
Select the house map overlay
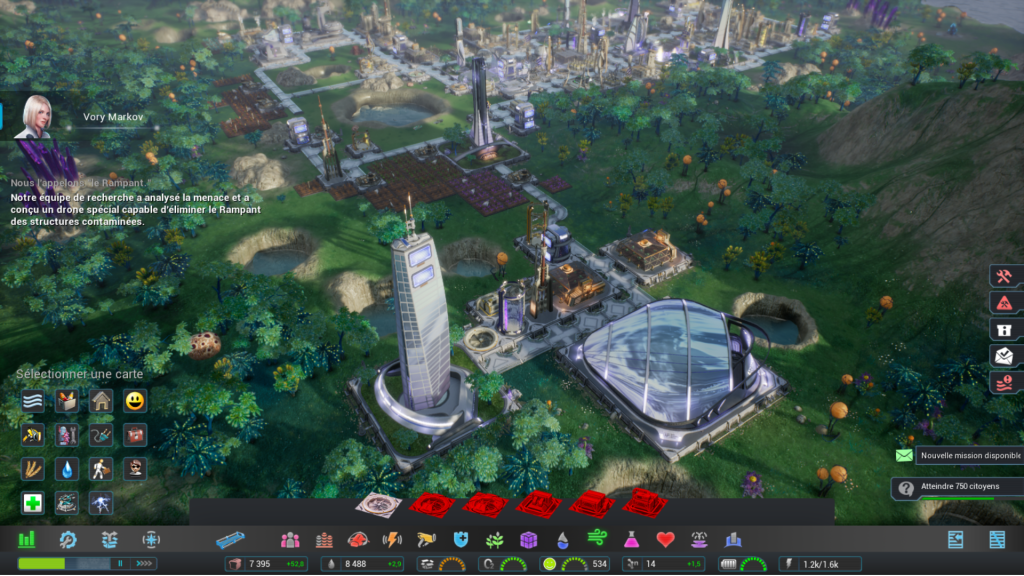[x=101, y=402]
